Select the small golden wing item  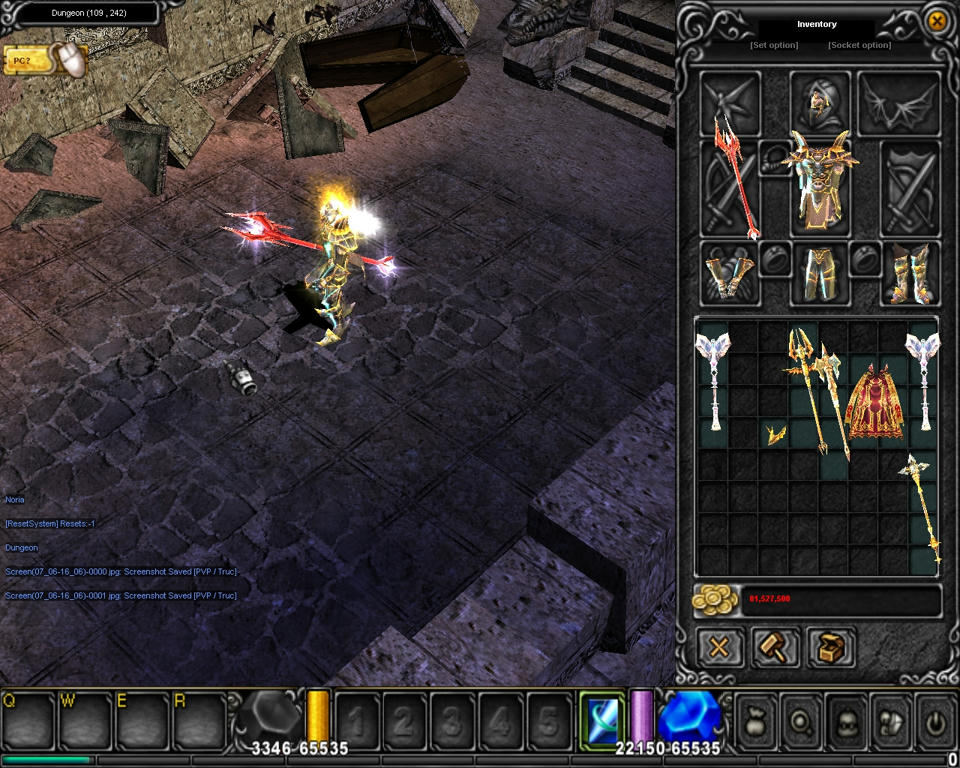773,435
